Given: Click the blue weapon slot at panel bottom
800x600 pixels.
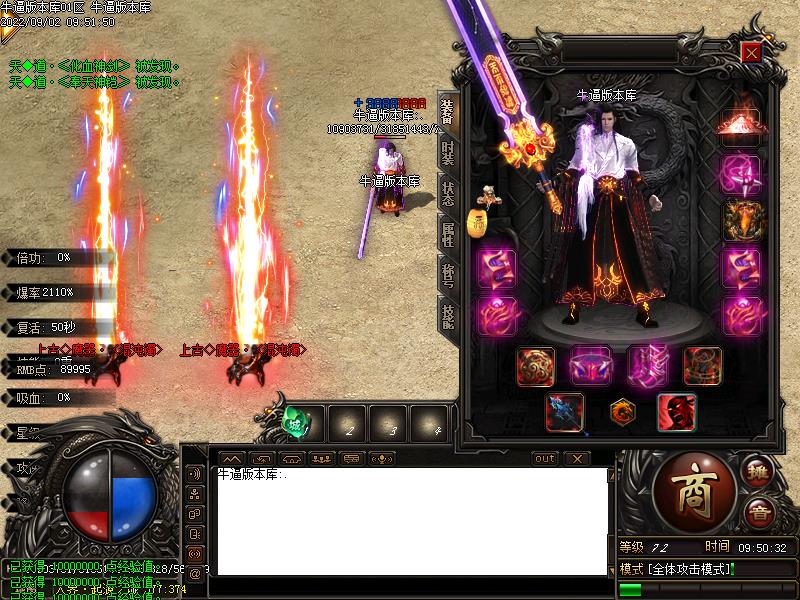Looking at the screenshot, I should click(x=564, y=412).
